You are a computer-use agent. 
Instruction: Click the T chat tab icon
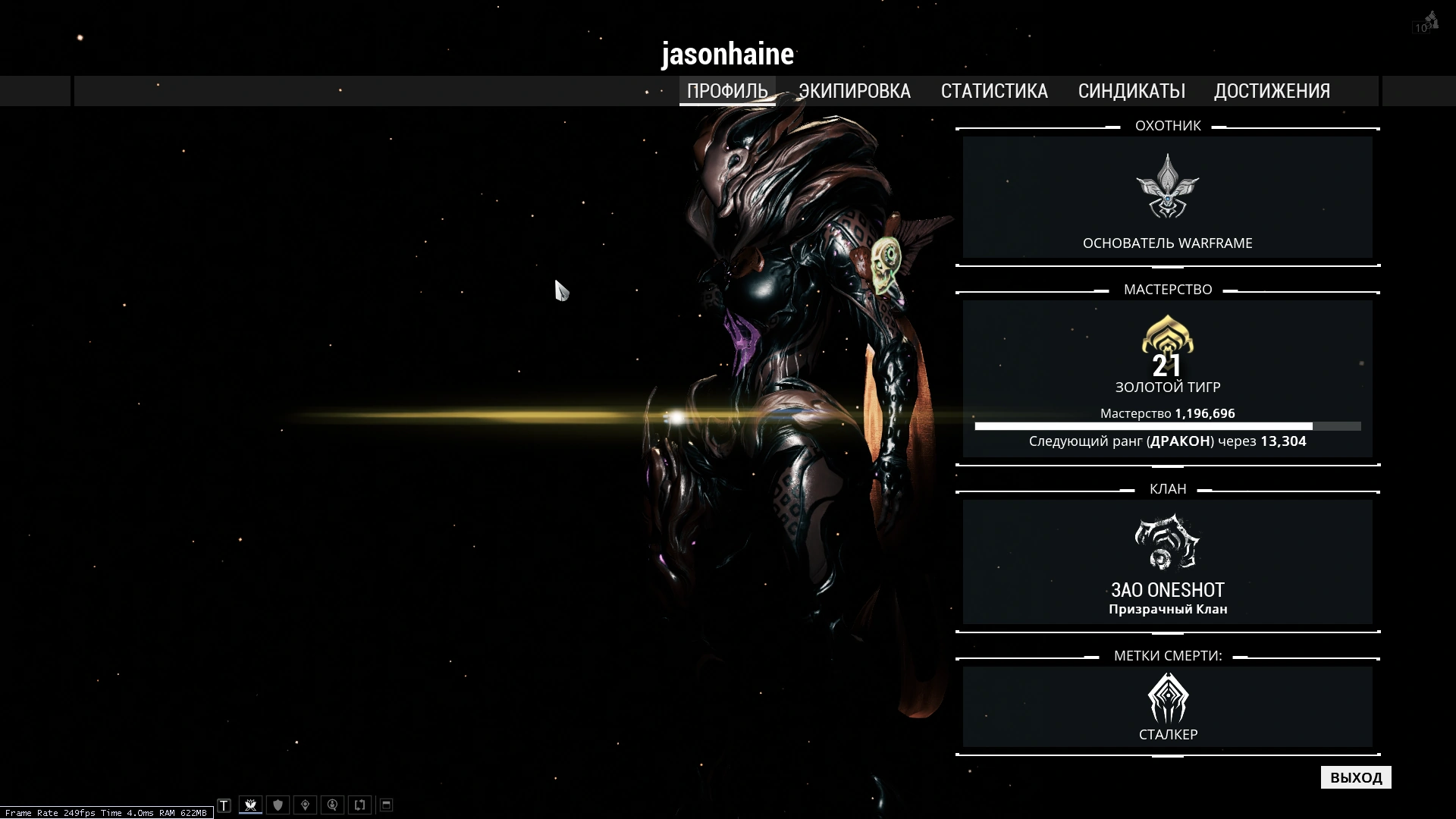(224, 805)
